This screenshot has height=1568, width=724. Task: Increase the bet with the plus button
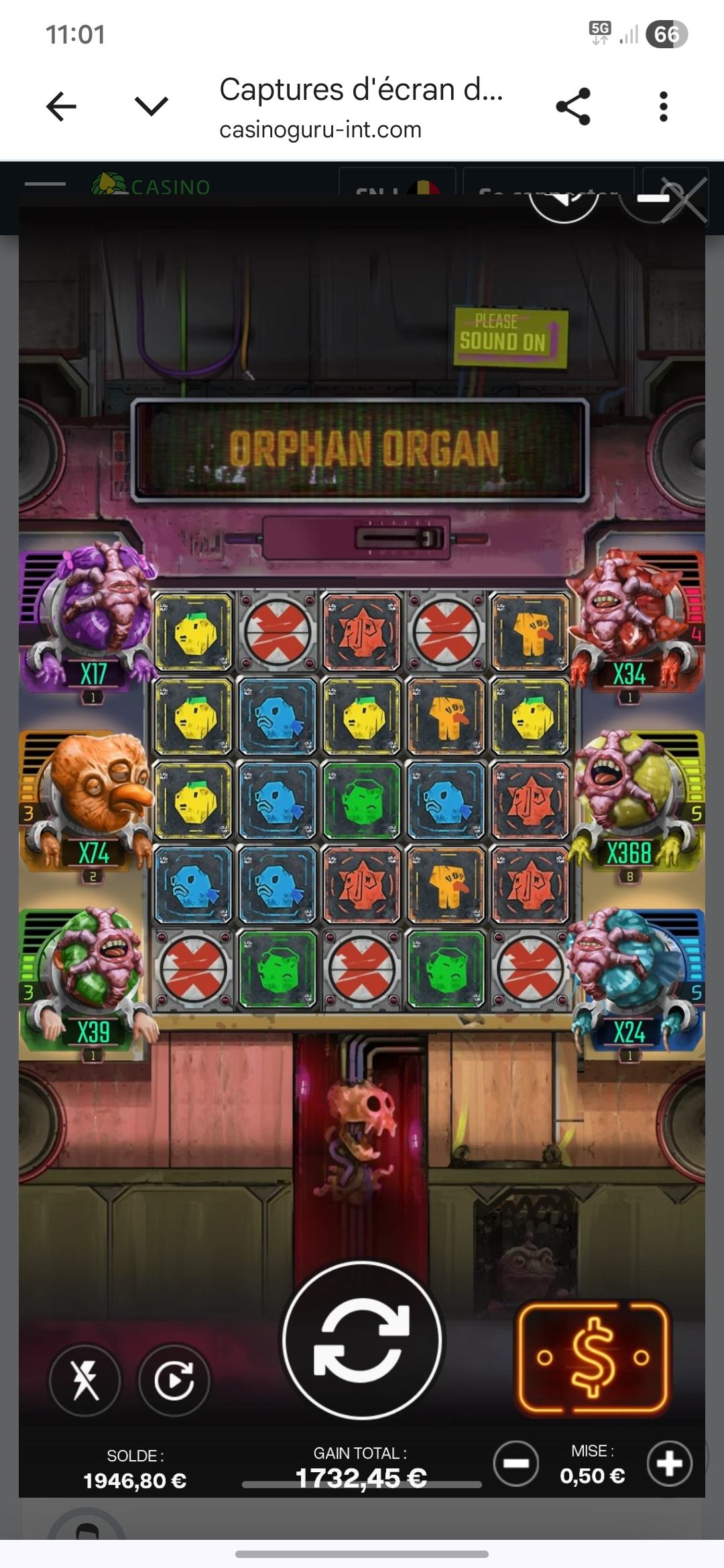coord(669,1464)
